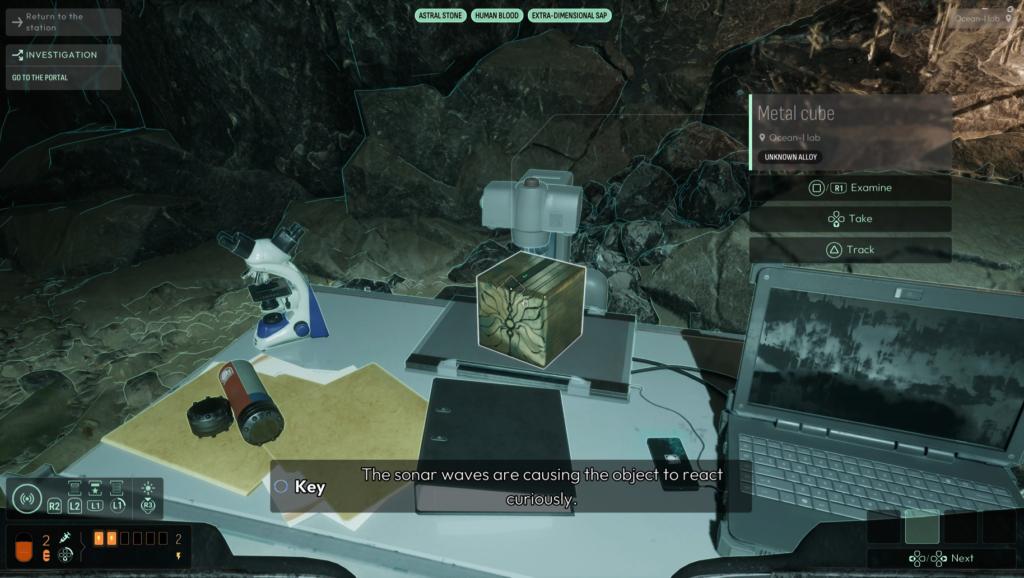Select the Unknown Alloy tag
The image size is (1024, 578).
(790, 157)
